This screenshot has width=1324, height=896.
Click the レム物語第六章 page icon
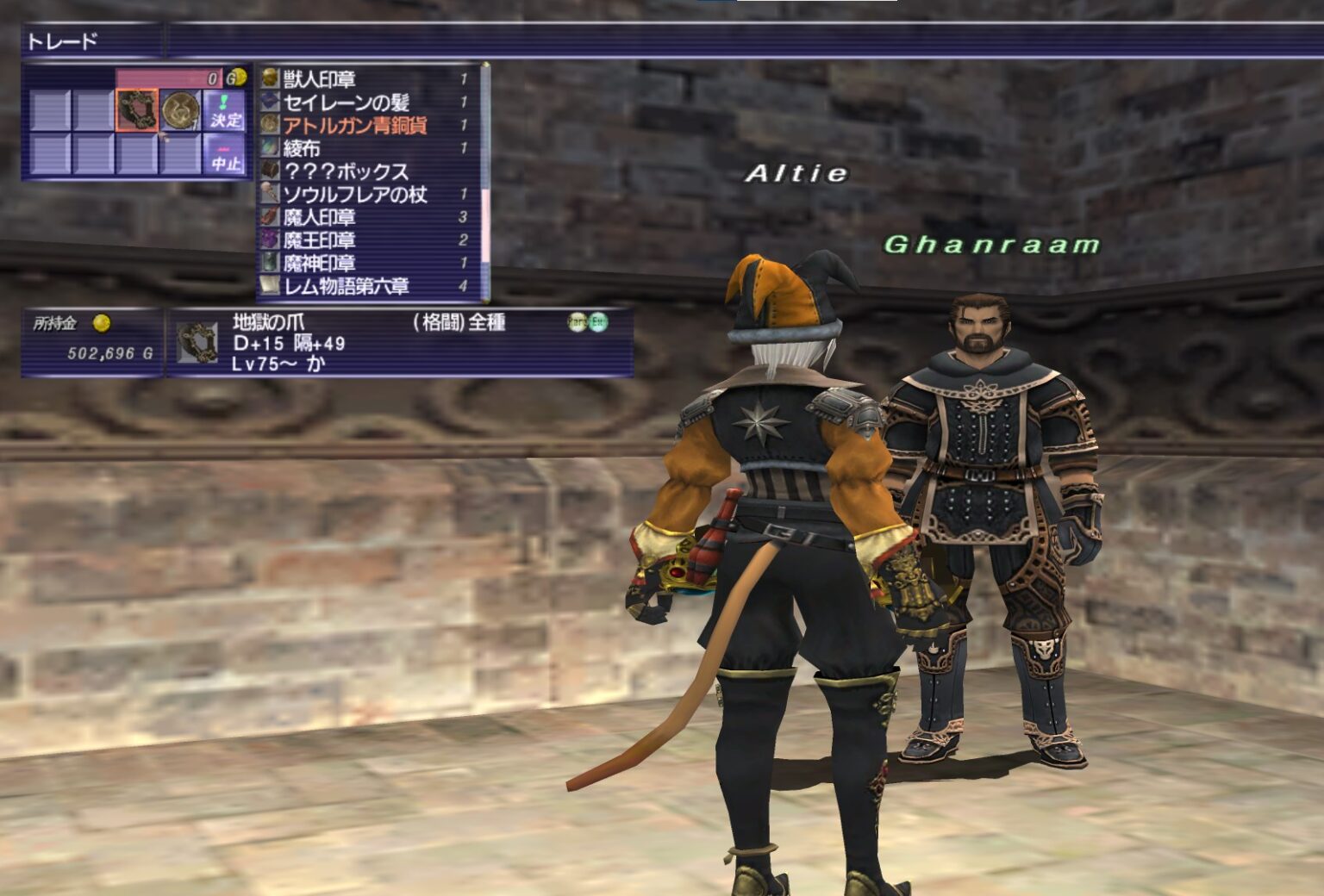(269, 285)
